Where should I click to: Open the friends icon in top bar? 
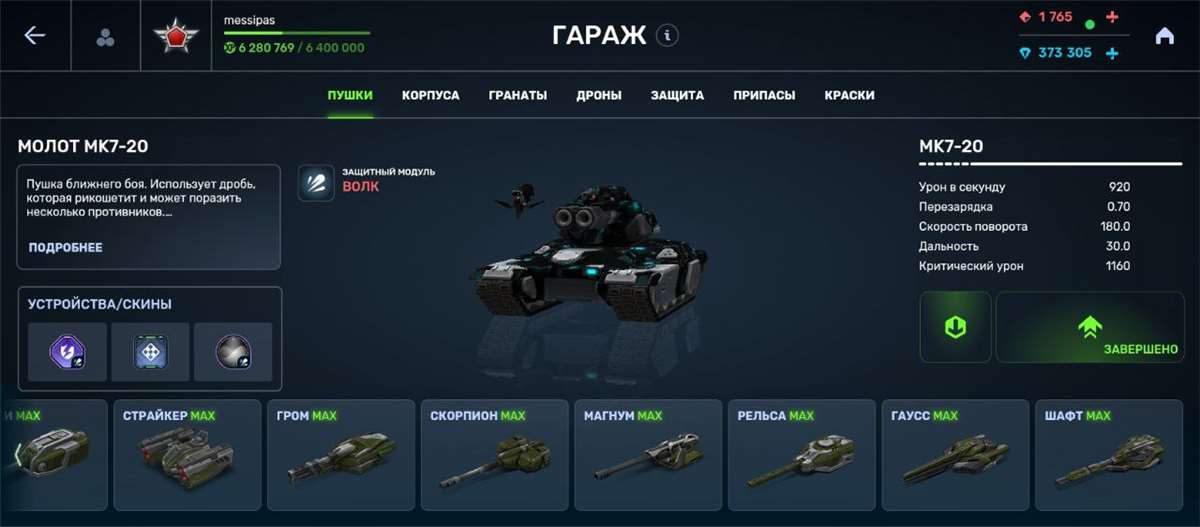pos(105,38)
